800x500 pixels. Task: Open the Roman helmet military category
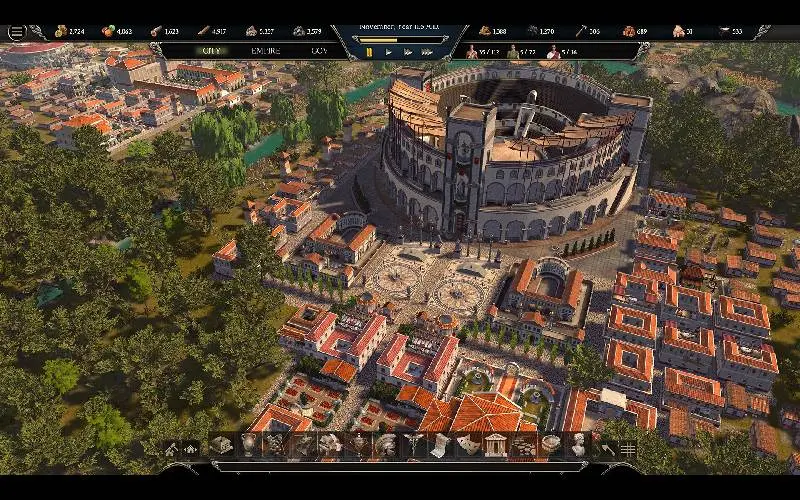[x=385, y=445]
